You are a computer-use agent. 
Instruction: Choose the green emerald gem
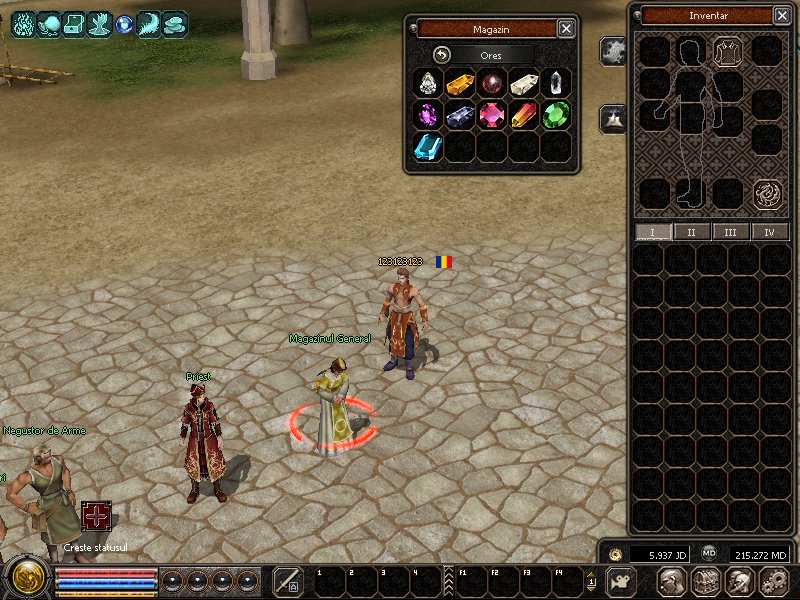[556, 115]
